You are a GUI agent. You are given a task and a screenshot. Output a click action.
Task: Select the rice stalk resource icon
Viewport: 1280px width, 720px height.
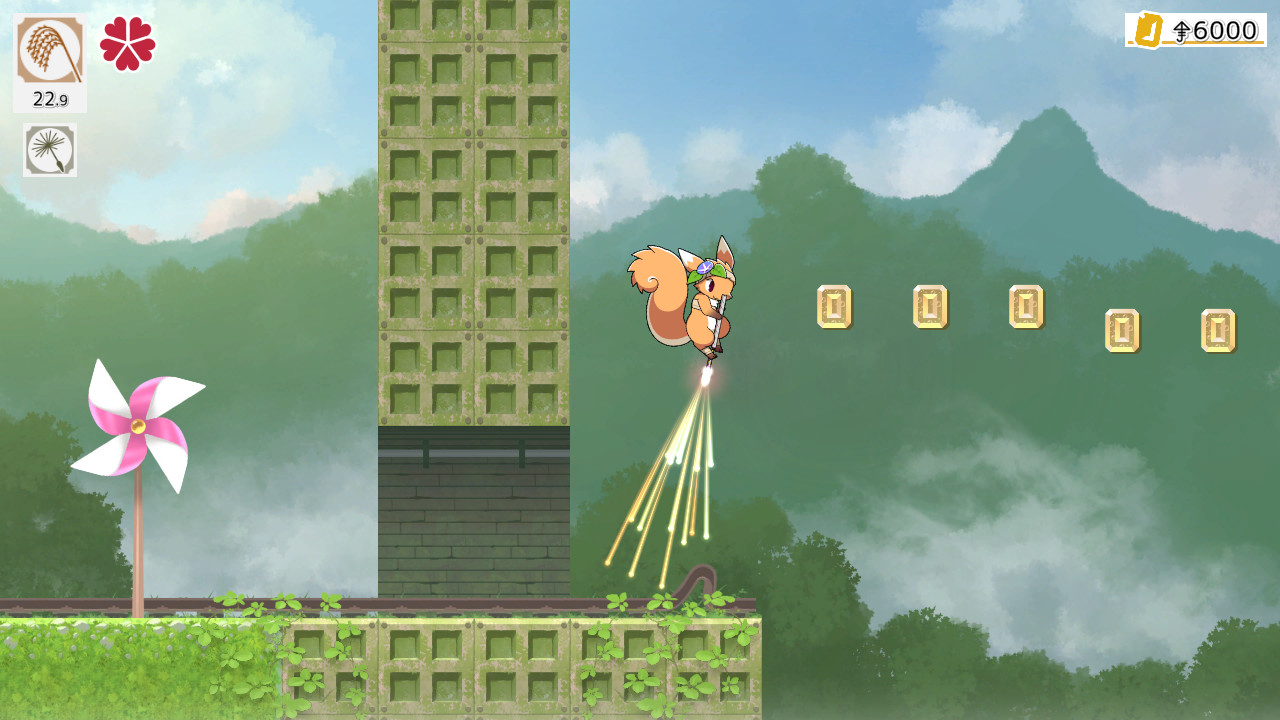[x=48, y=48]
